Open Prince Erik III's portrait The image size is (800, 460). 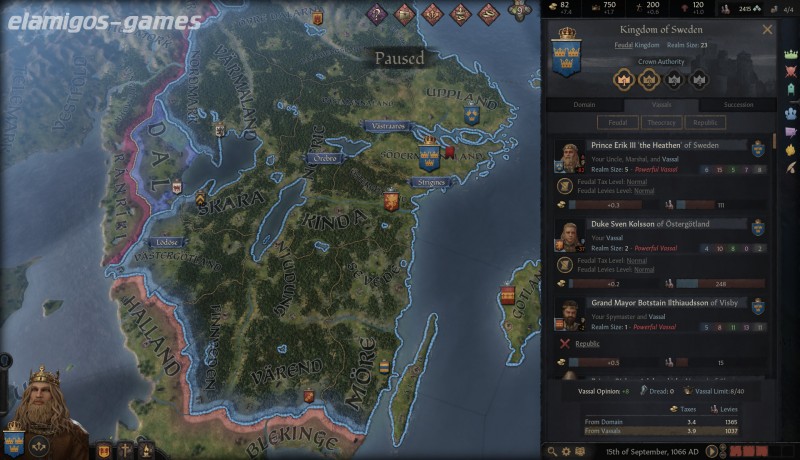click(570, 157)
